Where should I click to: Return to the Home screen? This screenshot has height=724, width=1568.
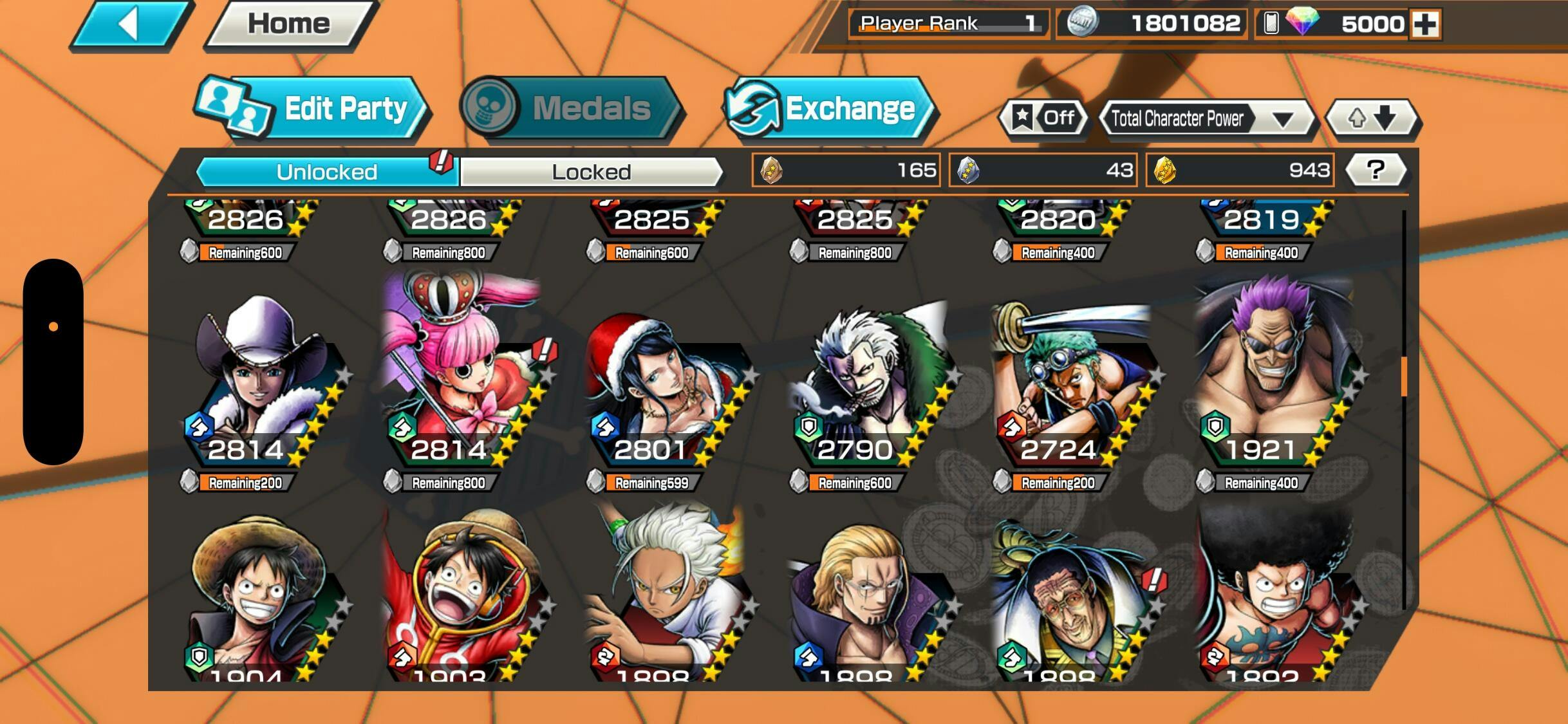pyautogui.click(x=290, y=25)
